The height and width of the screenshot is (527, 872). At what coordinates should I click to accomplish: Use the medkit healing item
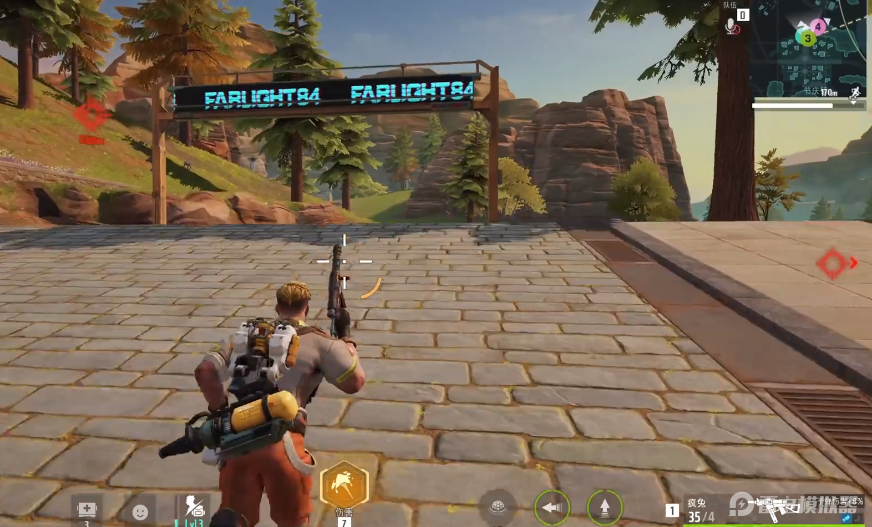87,507
